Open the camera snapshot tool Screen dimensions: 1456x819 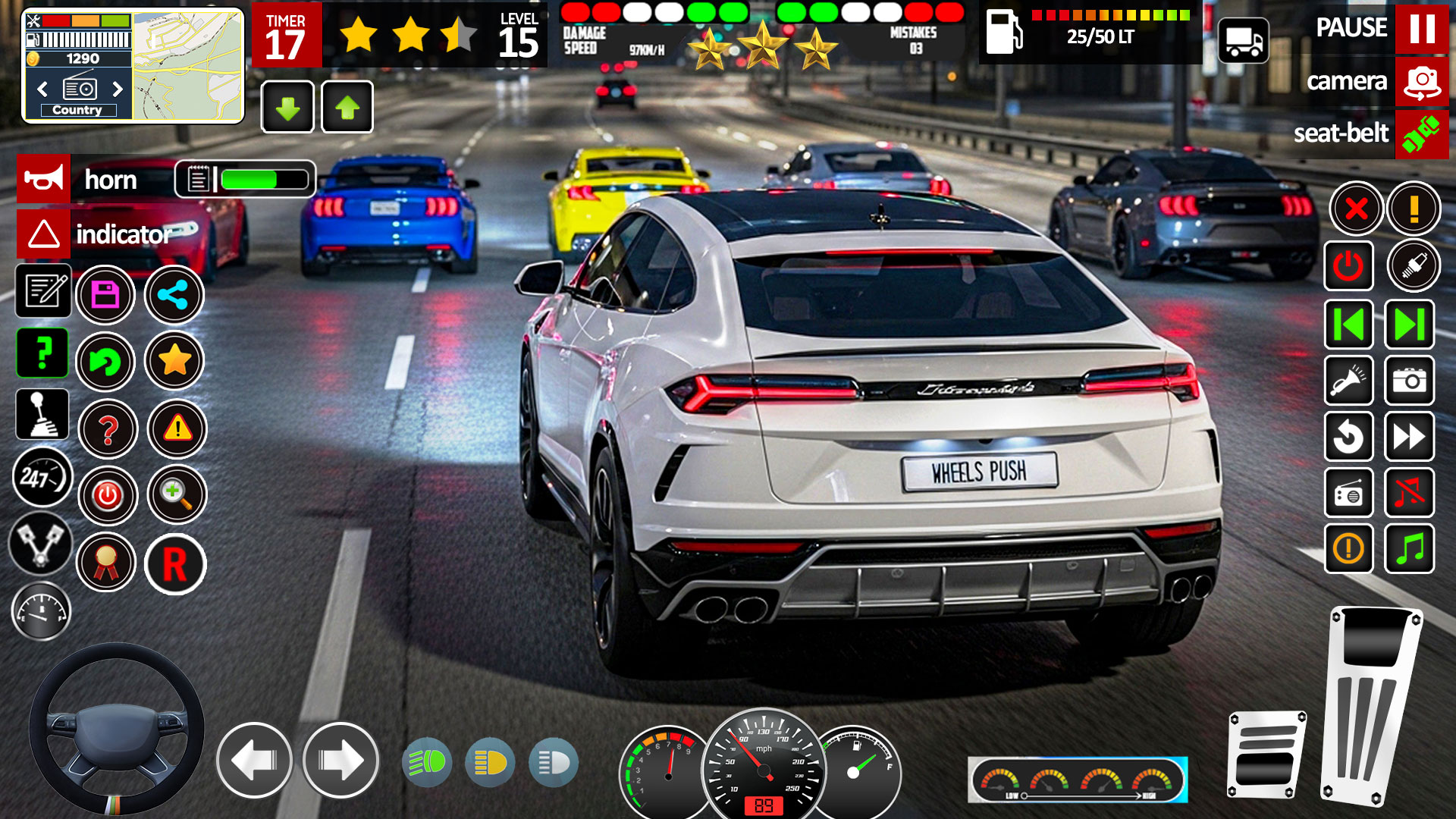click(1410, 381)
